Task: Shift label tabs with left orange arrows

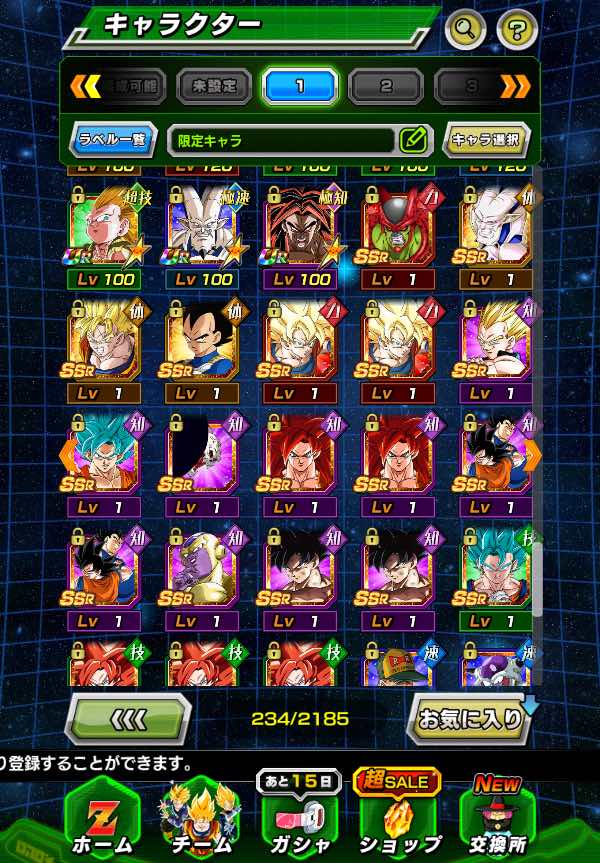Action: pos(84,86)
